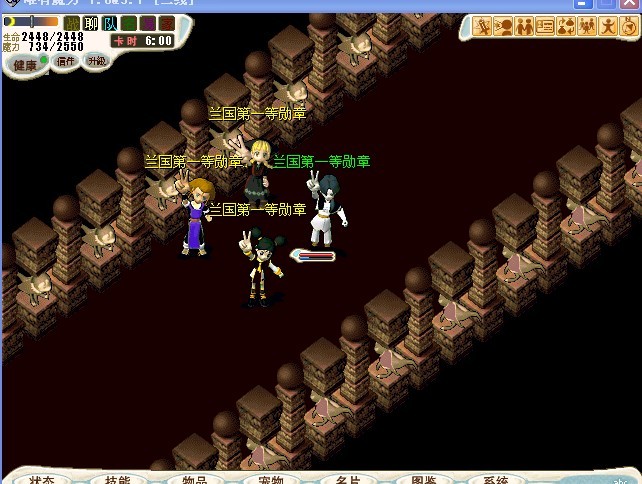Open the 物品 items menu

pos(195,478)
